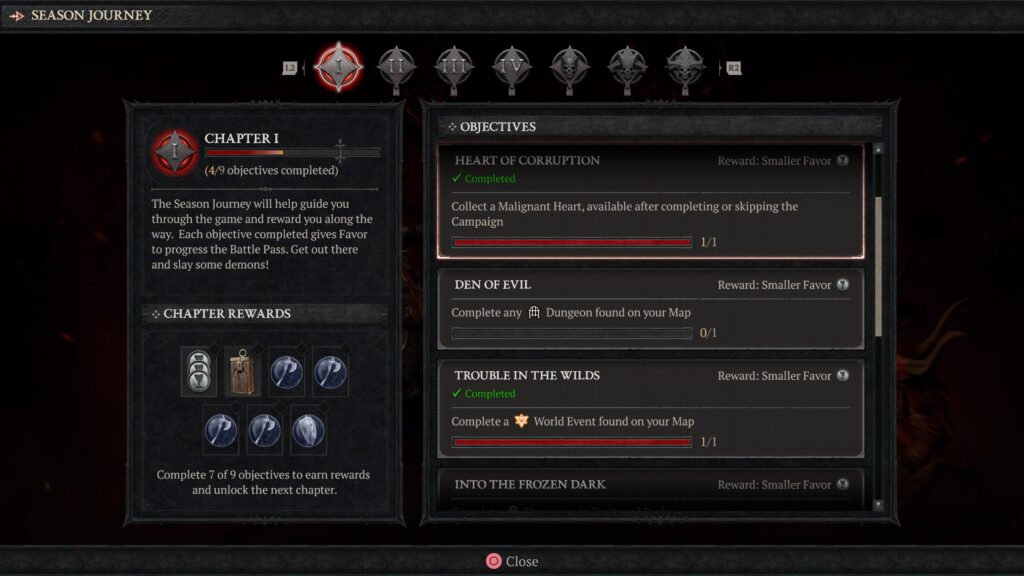Viewport: 1024px width, 576px height.
Task: Select the Heart of Corruption objective
Action: 650,200
